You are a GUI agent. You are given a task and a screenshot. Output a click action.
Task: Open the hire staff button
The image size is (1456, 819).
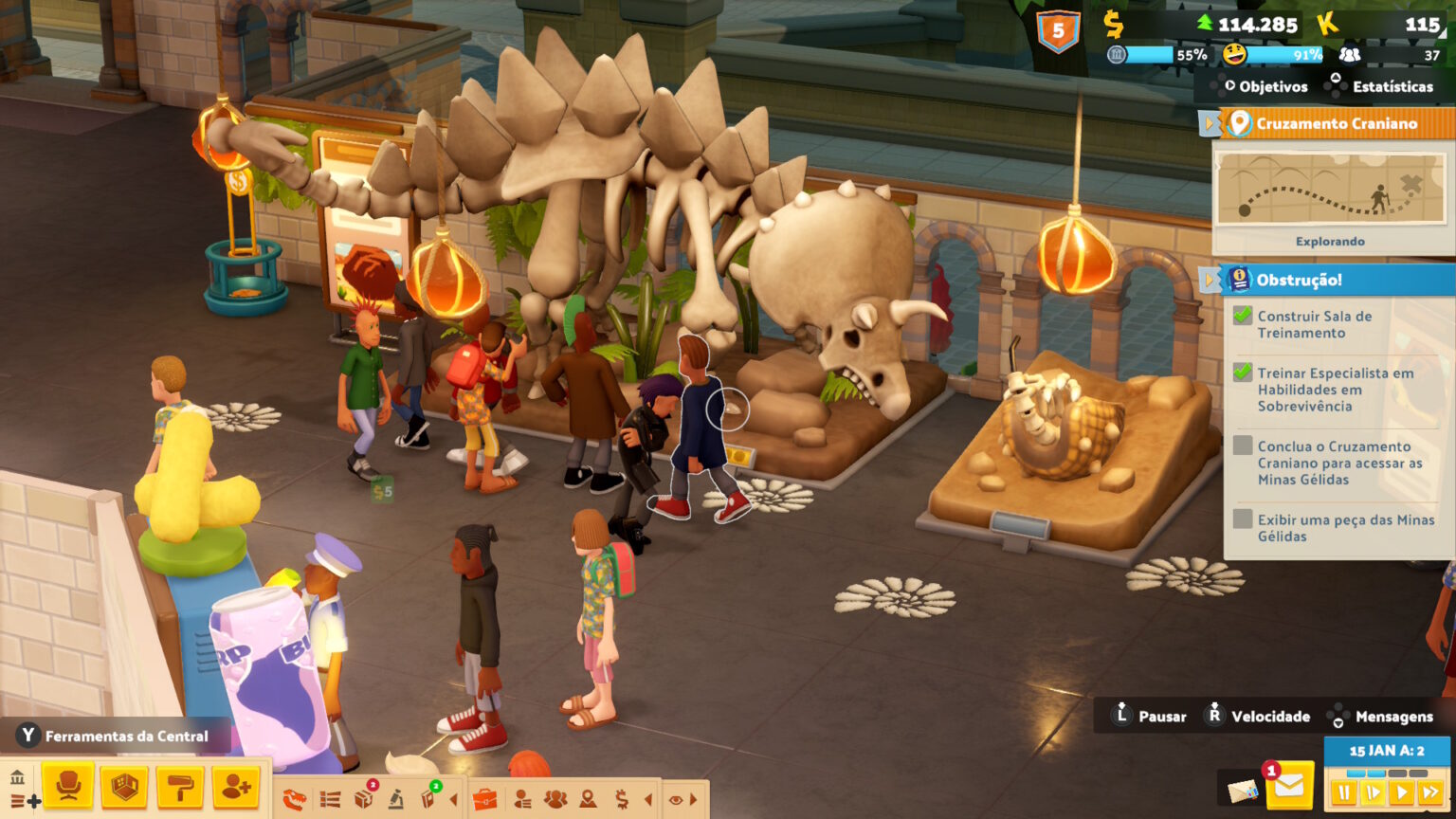pos(236,786)
